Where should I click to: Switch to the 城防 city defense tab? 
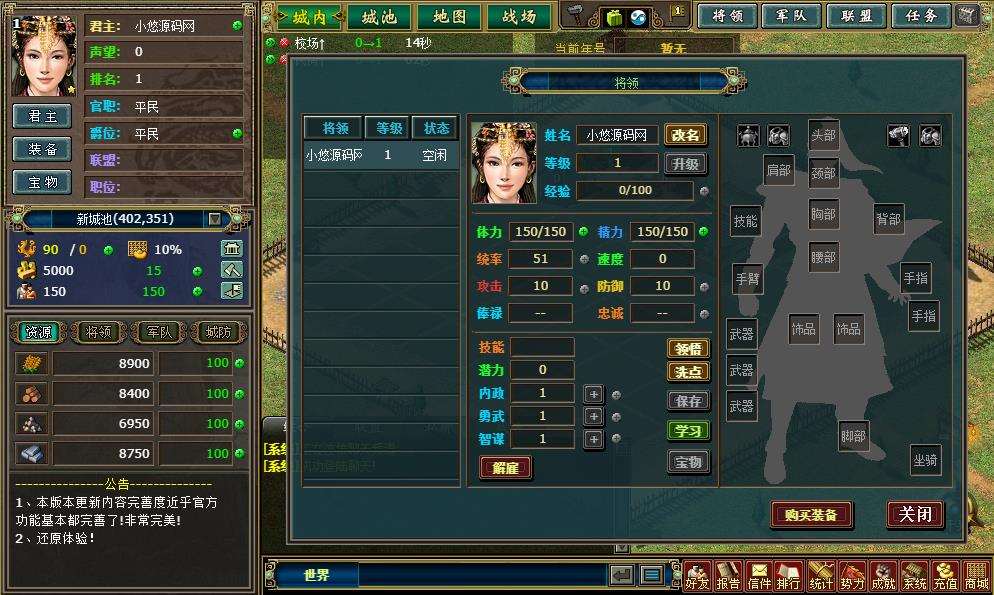pos(216,332)
